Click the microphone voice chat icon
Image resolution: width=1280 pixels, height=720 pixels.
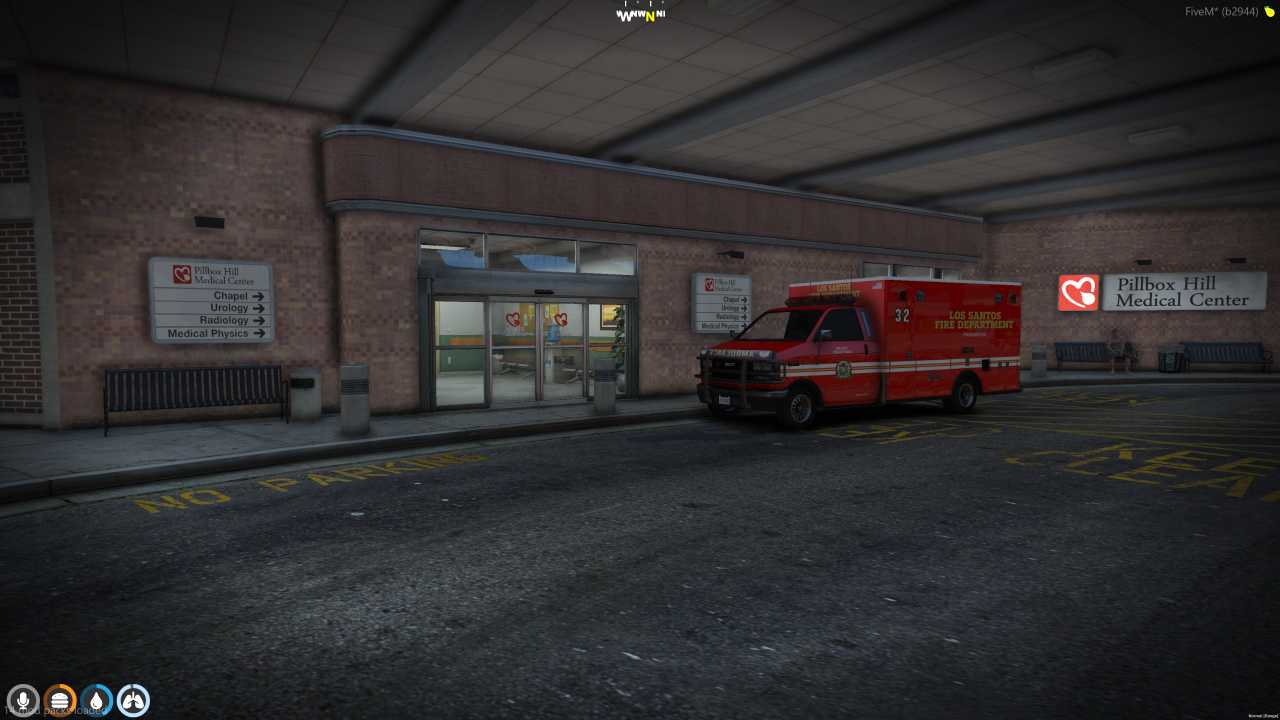pyautogui.click(x=22, y=699)
